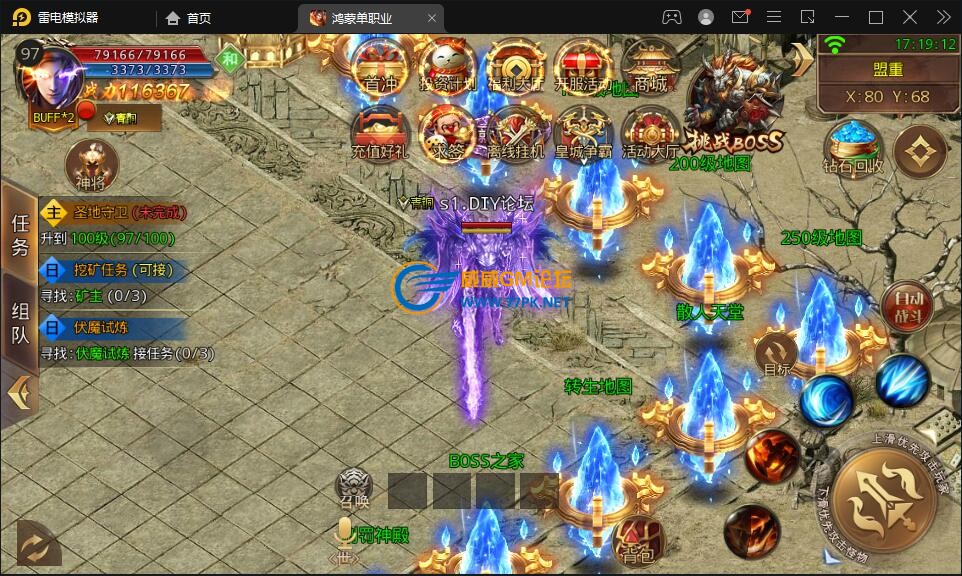
Task: Open the 求签 fortune draw icon
Action: [x=447, y=133]
